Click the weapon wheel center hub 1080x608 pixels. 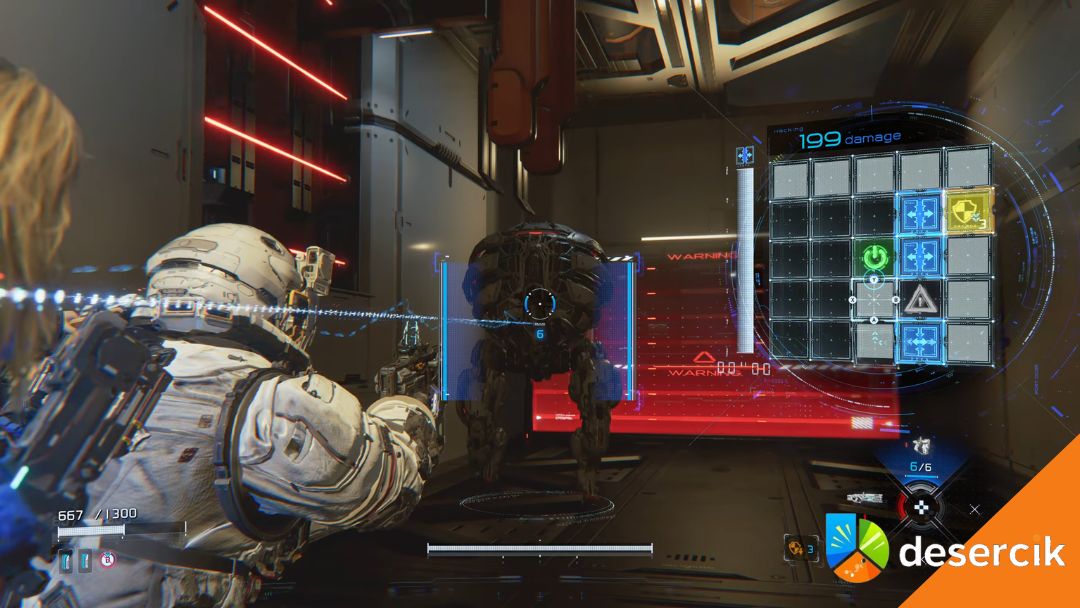point(920,506)
